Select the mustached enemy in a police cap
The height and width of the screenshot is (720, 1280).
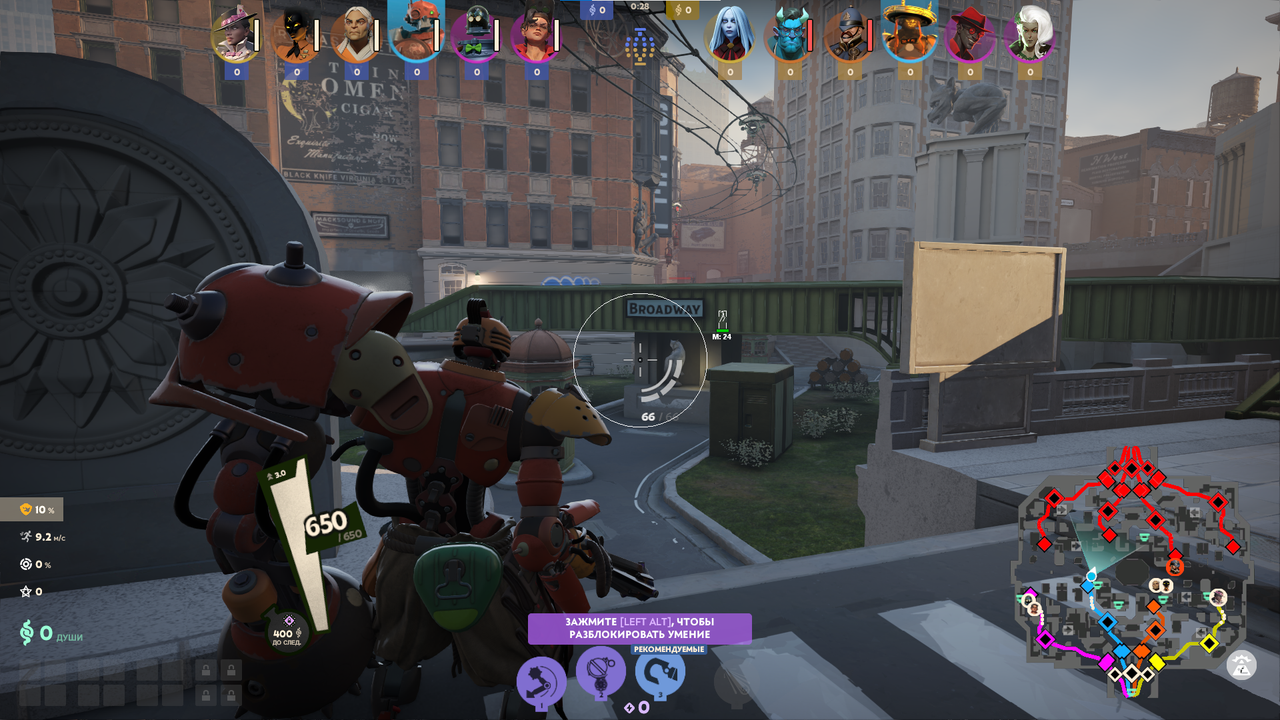(849, 36)
